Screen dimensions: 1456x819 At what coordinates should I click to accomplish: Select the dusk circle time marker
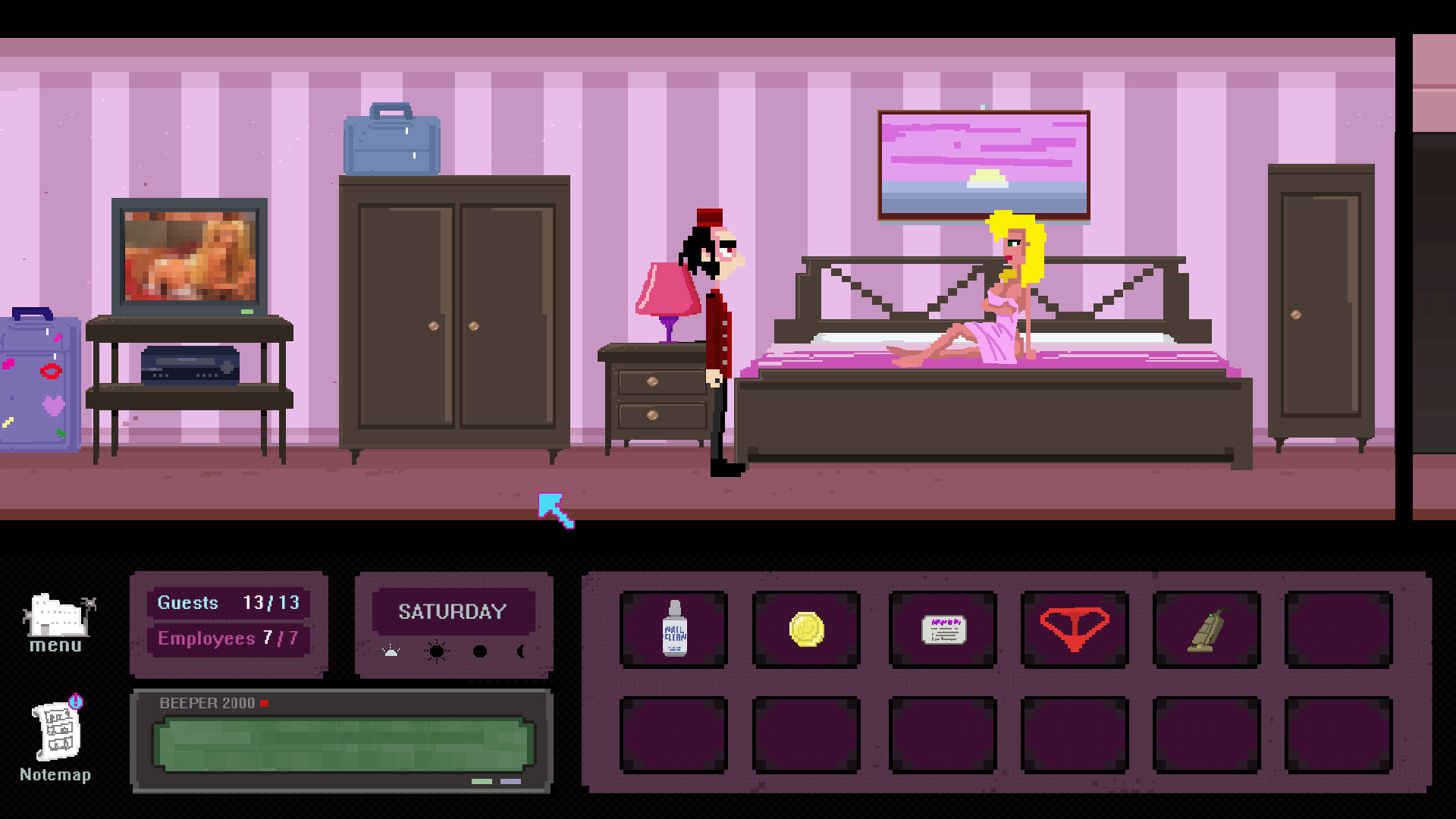tap(480, 650)
